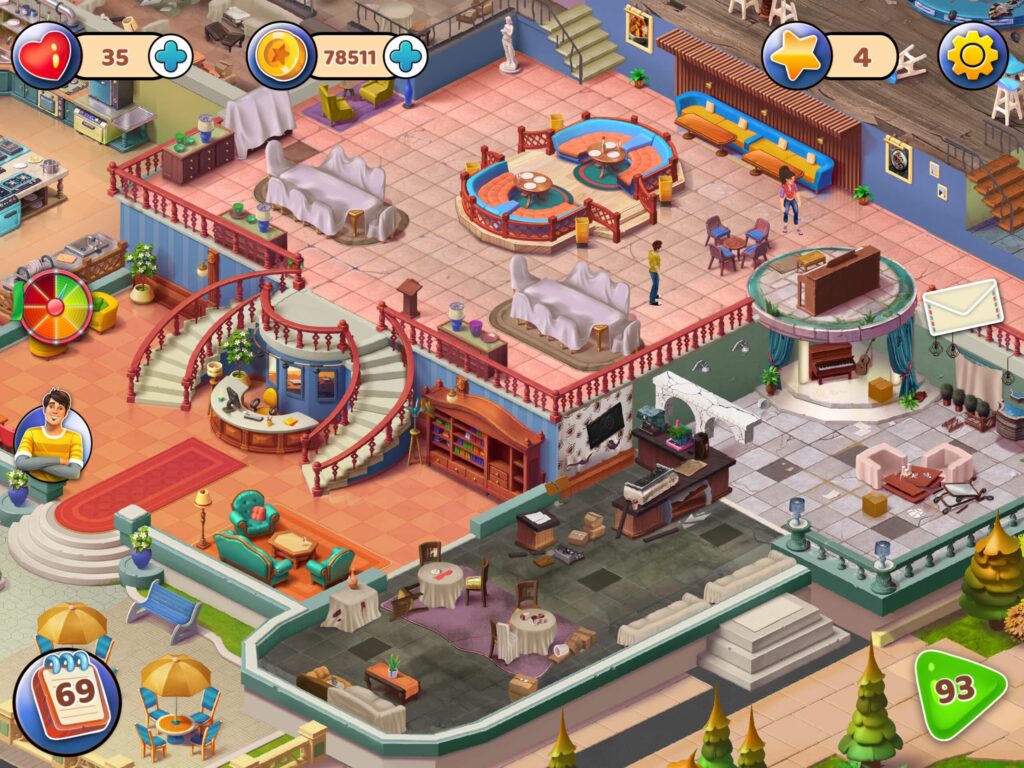Open the envelope mail inbox
This screenshot has height=768, width=1024.
click(962, 306)
